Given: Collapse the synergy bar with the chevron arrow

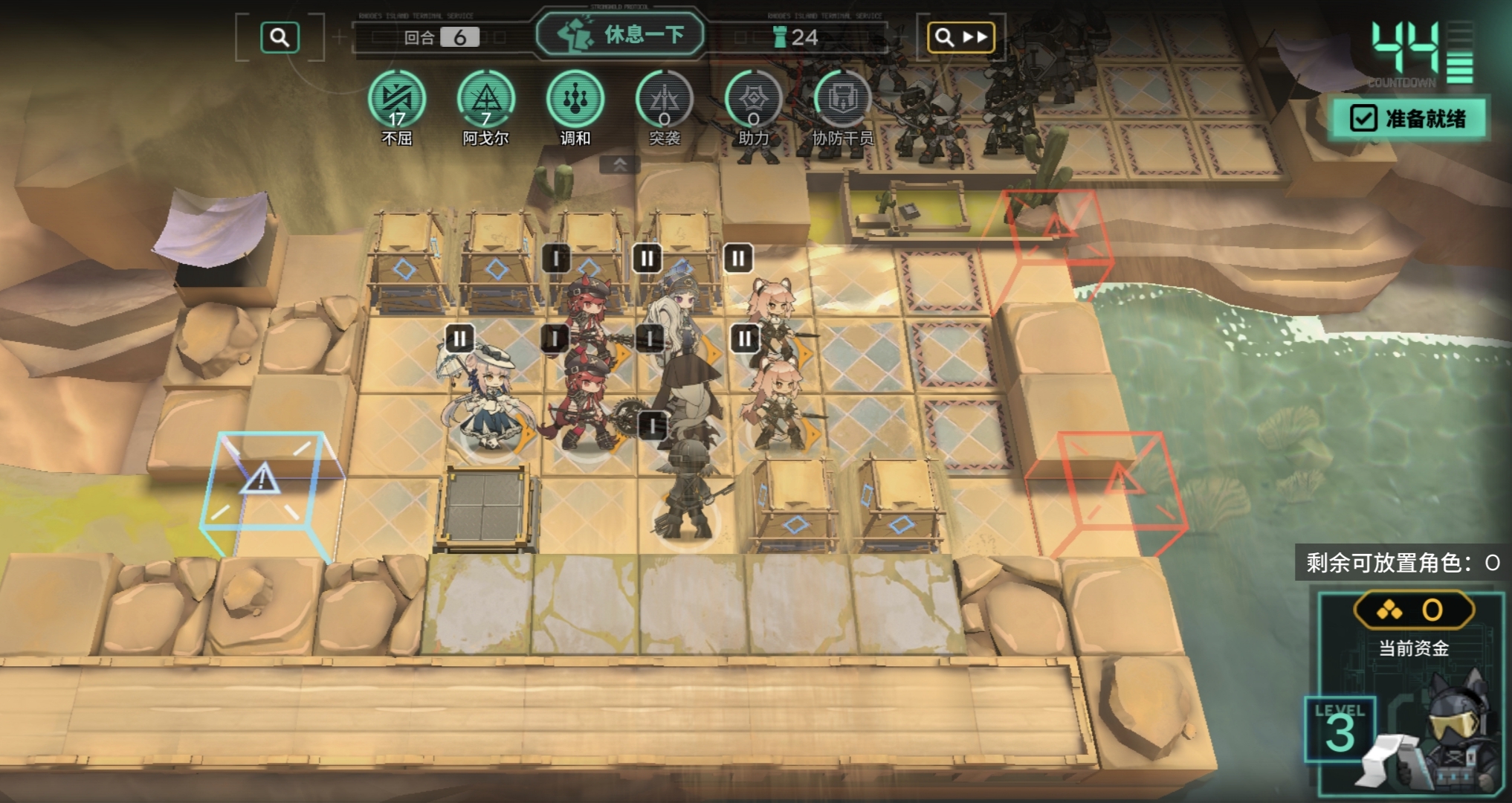Looking at the screenshot, I should tap(620, 164).
